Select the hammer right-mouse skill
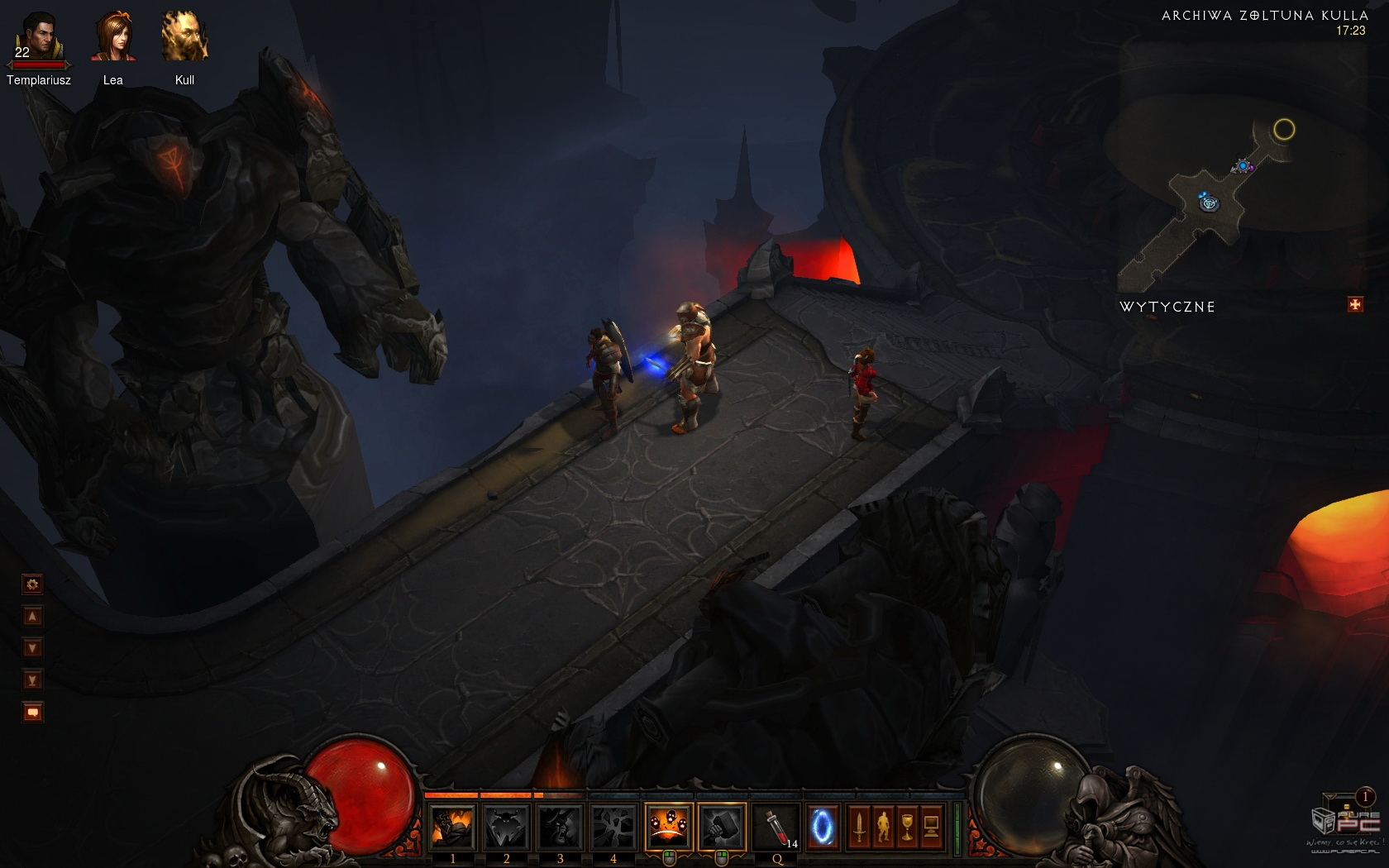This screenshot has height=868, width=1389. point(721,827)
